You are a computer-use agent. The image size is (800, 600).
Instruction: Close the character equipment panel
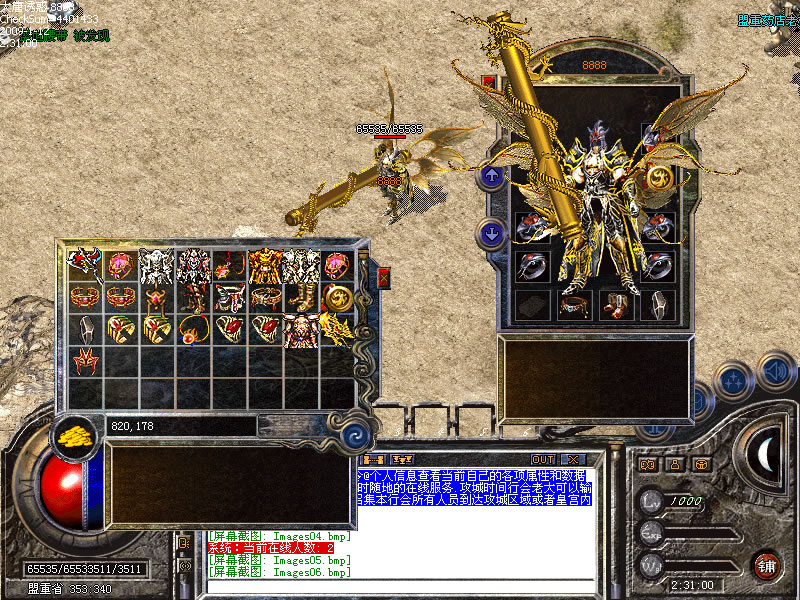click(489, 81)
